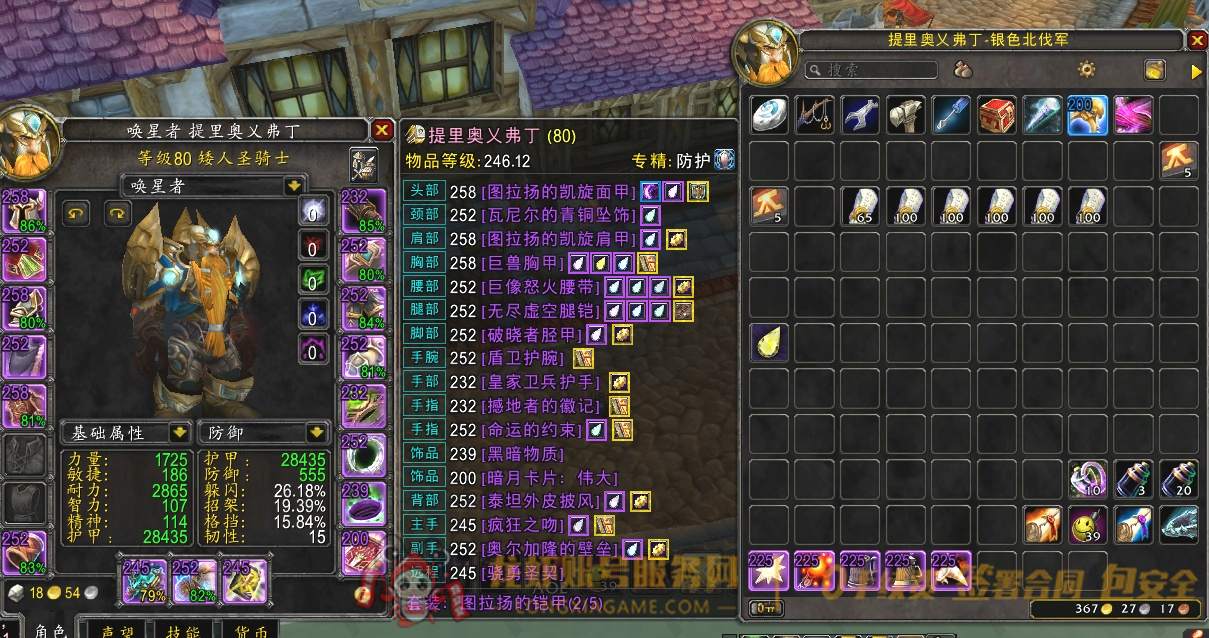Click the main-hand weapon equipment slot
Image resolution: width=1209 pixels, height=638 pixels.
coord(144,581)
